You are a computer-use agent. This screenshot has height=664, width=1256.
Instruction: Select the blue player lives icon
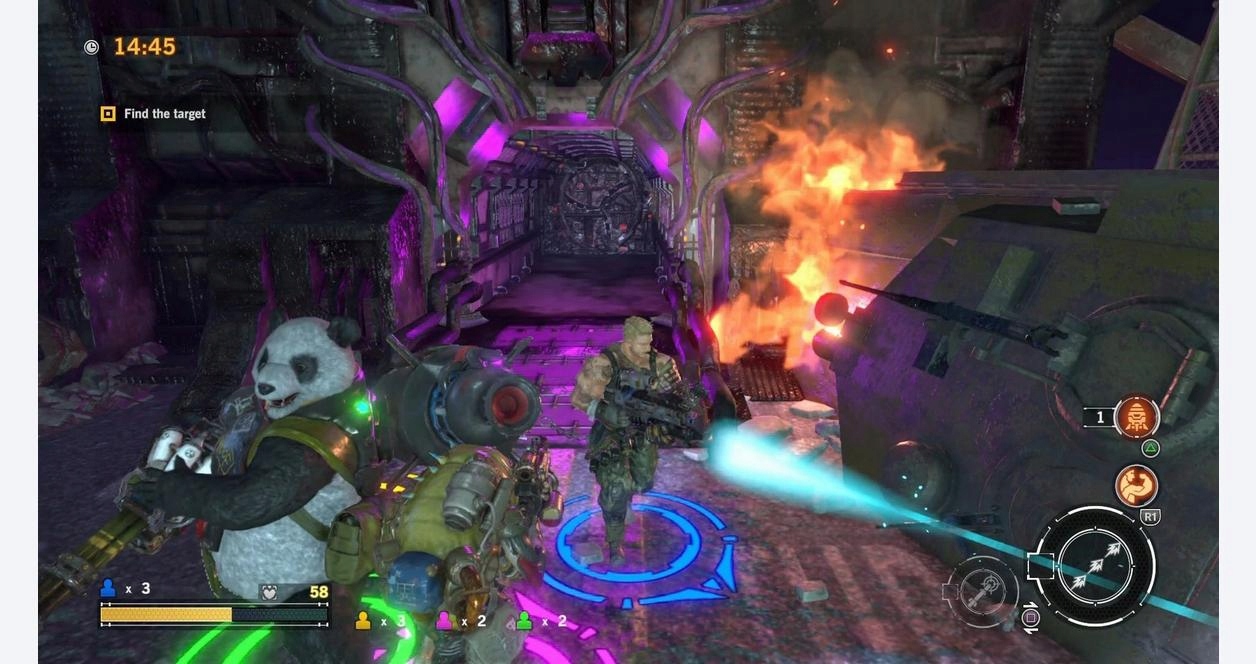point(108,588)
